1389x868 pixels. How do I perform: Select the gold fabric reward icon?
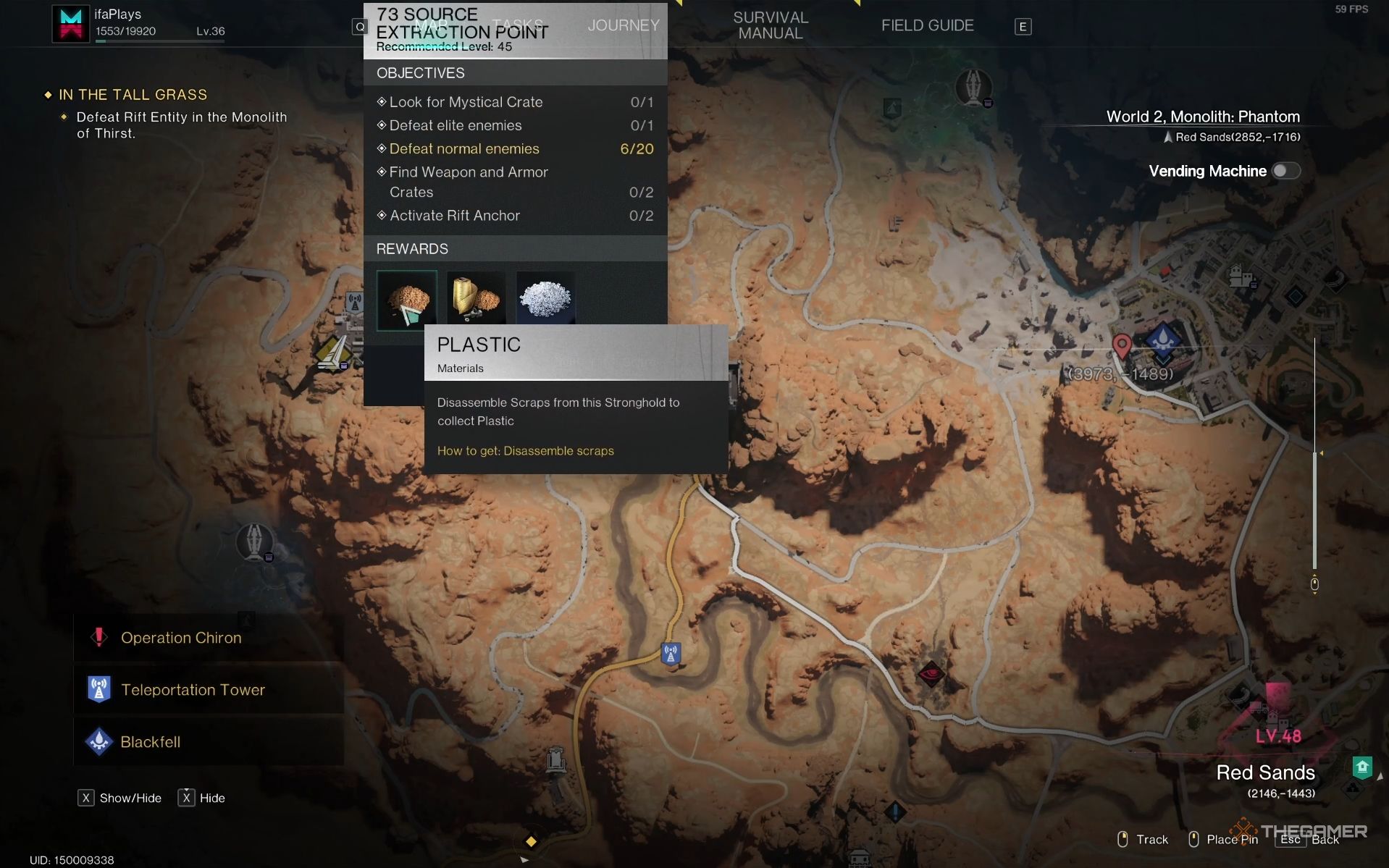click(476, 298)
